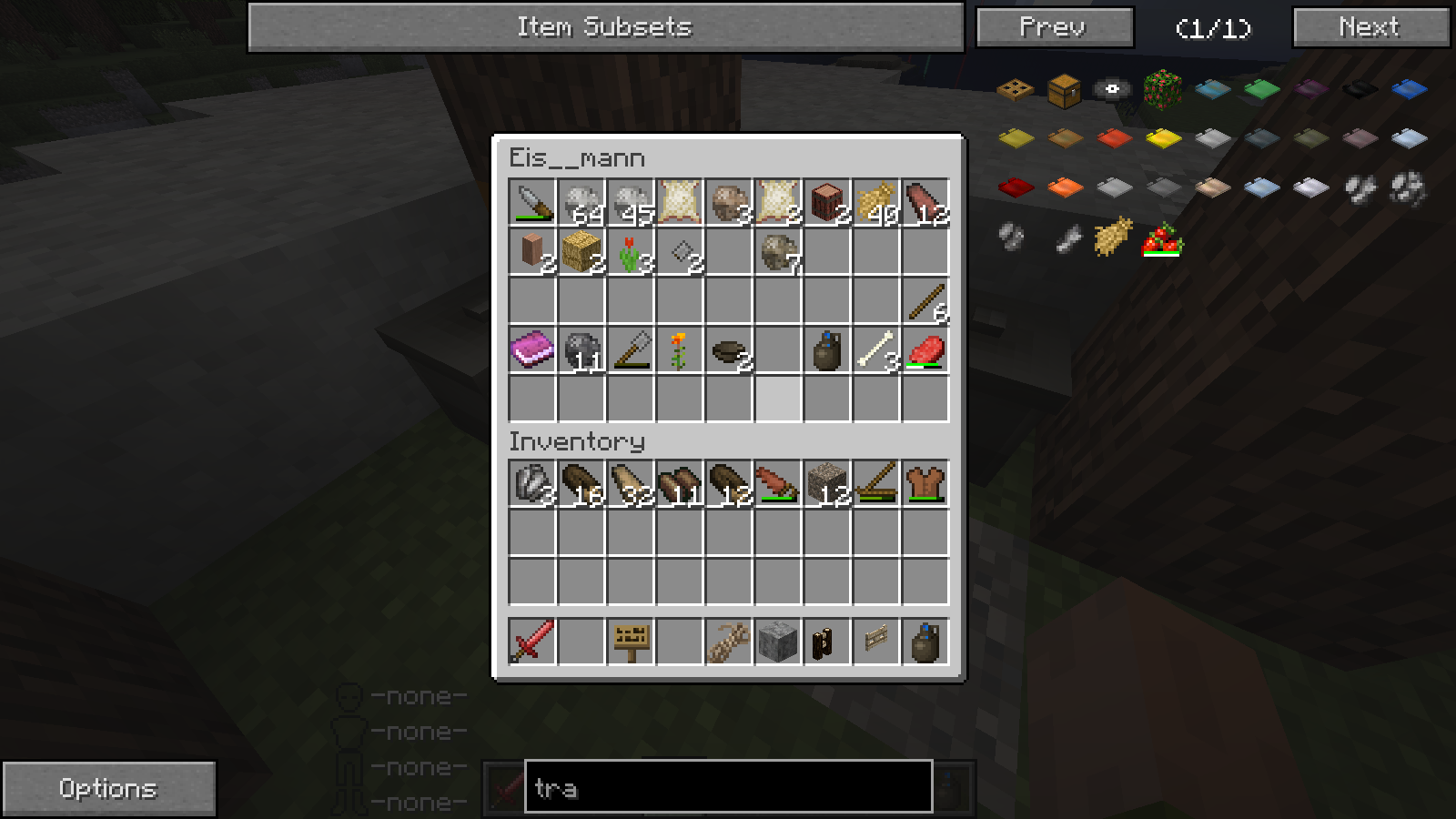This screenshot has width=1456, height=819.
Task: Select the strawberries in the item panel
Action: [x=1162, y=240]
